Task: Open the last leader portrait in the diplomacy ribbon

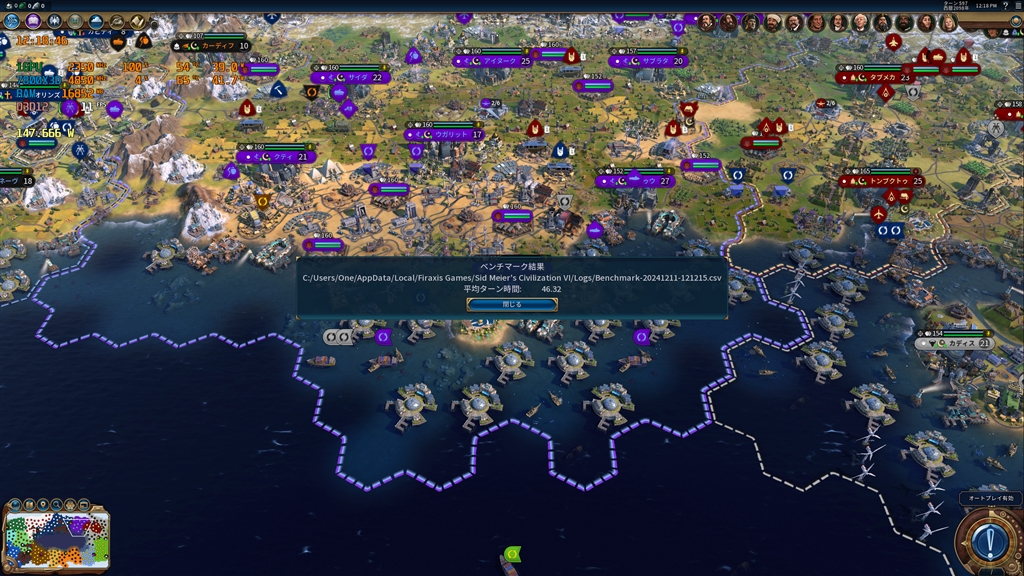Action: pos(947,23)
